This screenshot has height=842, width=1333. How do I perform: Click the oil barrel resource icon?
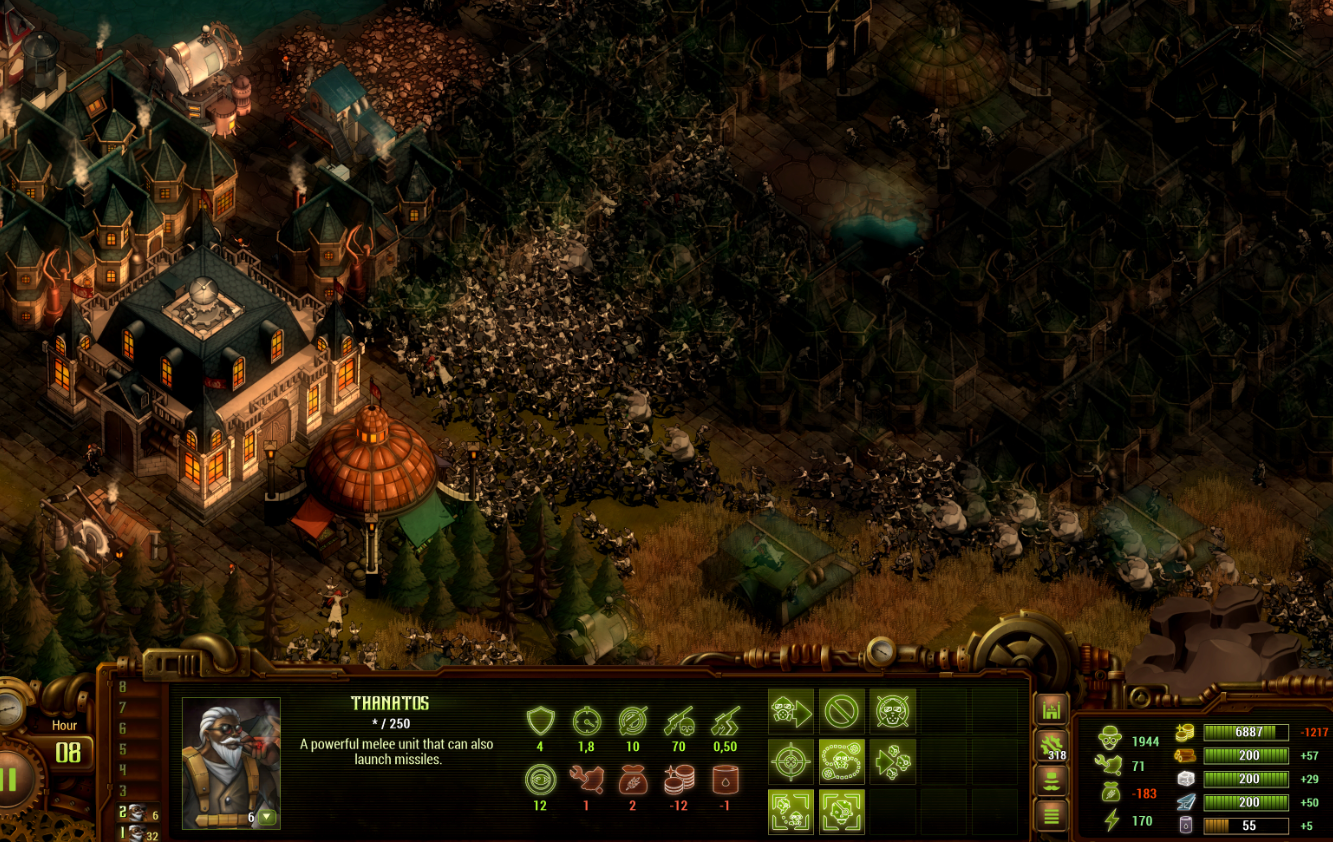pos(1186,826)
